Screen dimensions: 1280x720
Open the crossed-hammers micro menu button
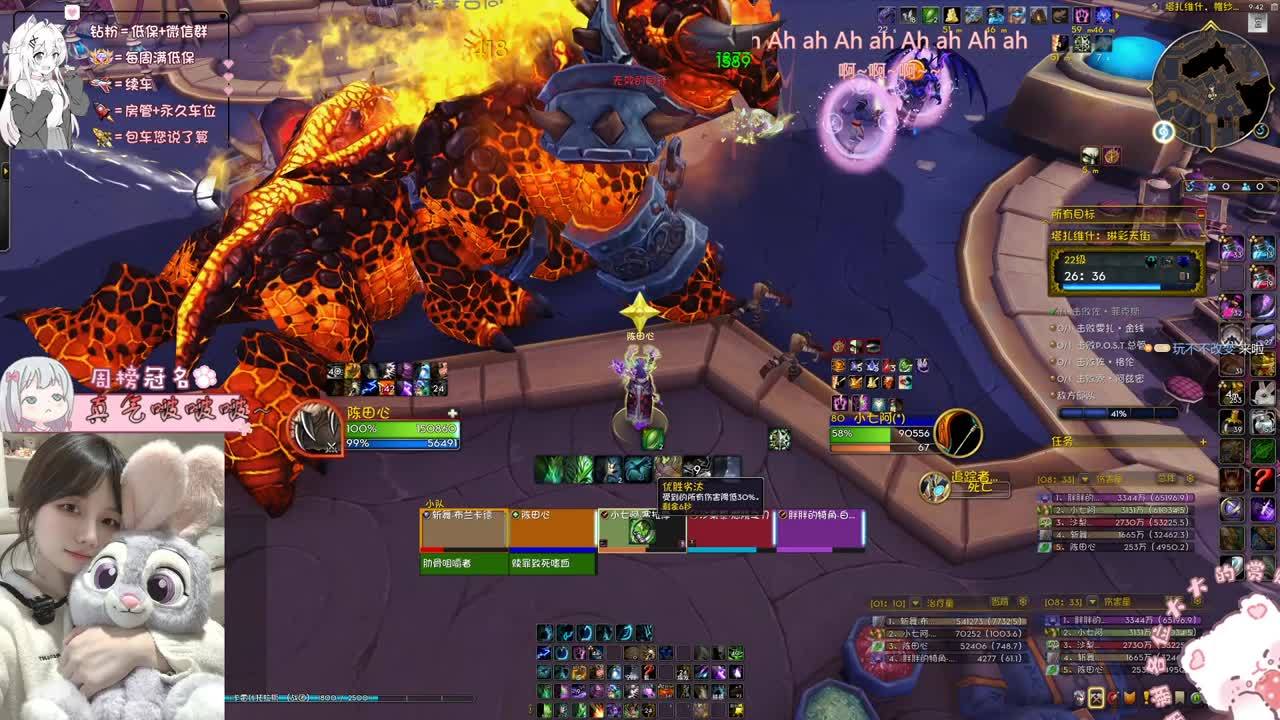[x=1096, y=698]
